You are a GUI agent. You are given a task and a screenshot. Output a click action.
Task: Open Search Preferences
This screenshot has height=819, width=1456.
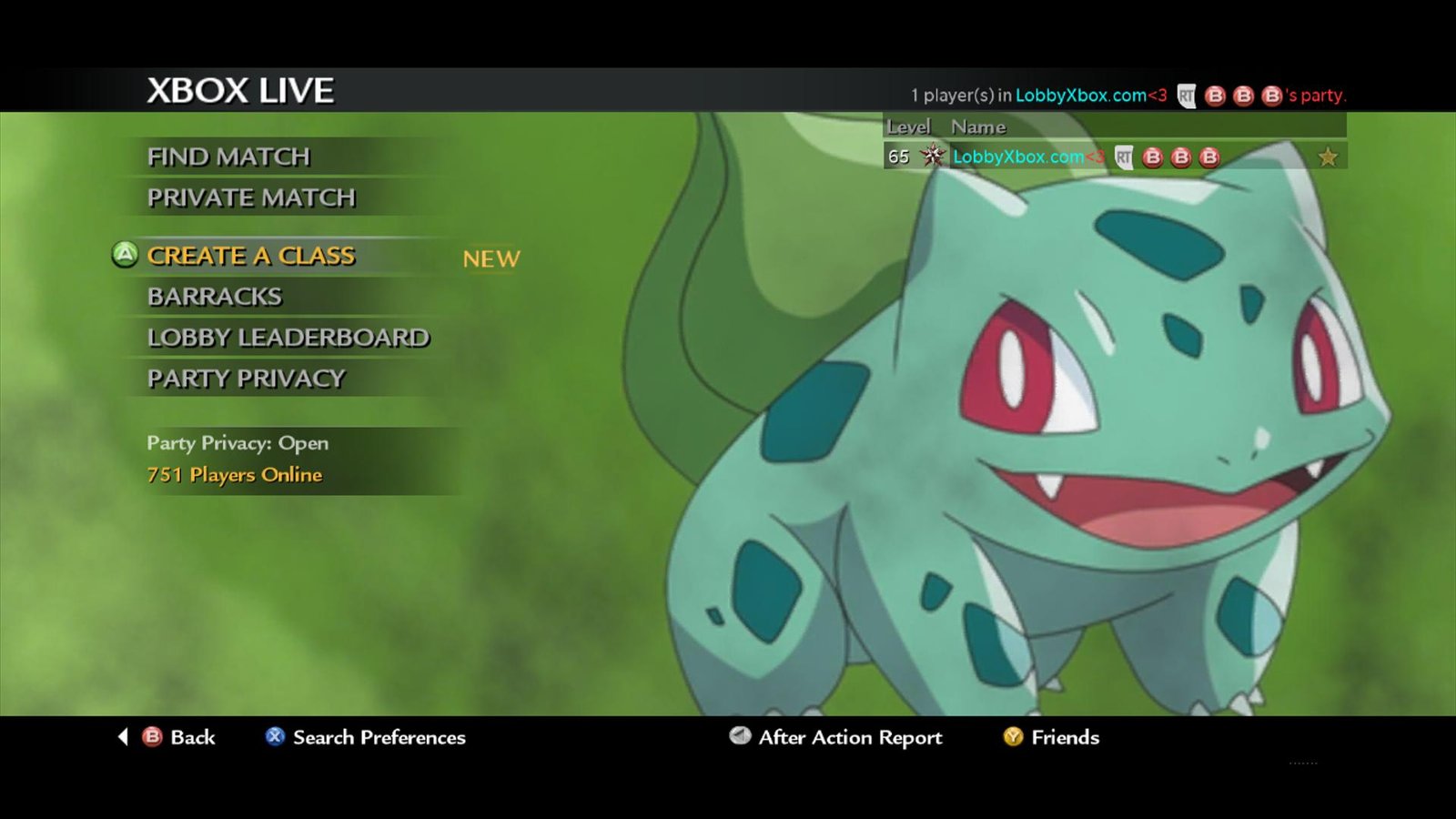pos(366,737)
